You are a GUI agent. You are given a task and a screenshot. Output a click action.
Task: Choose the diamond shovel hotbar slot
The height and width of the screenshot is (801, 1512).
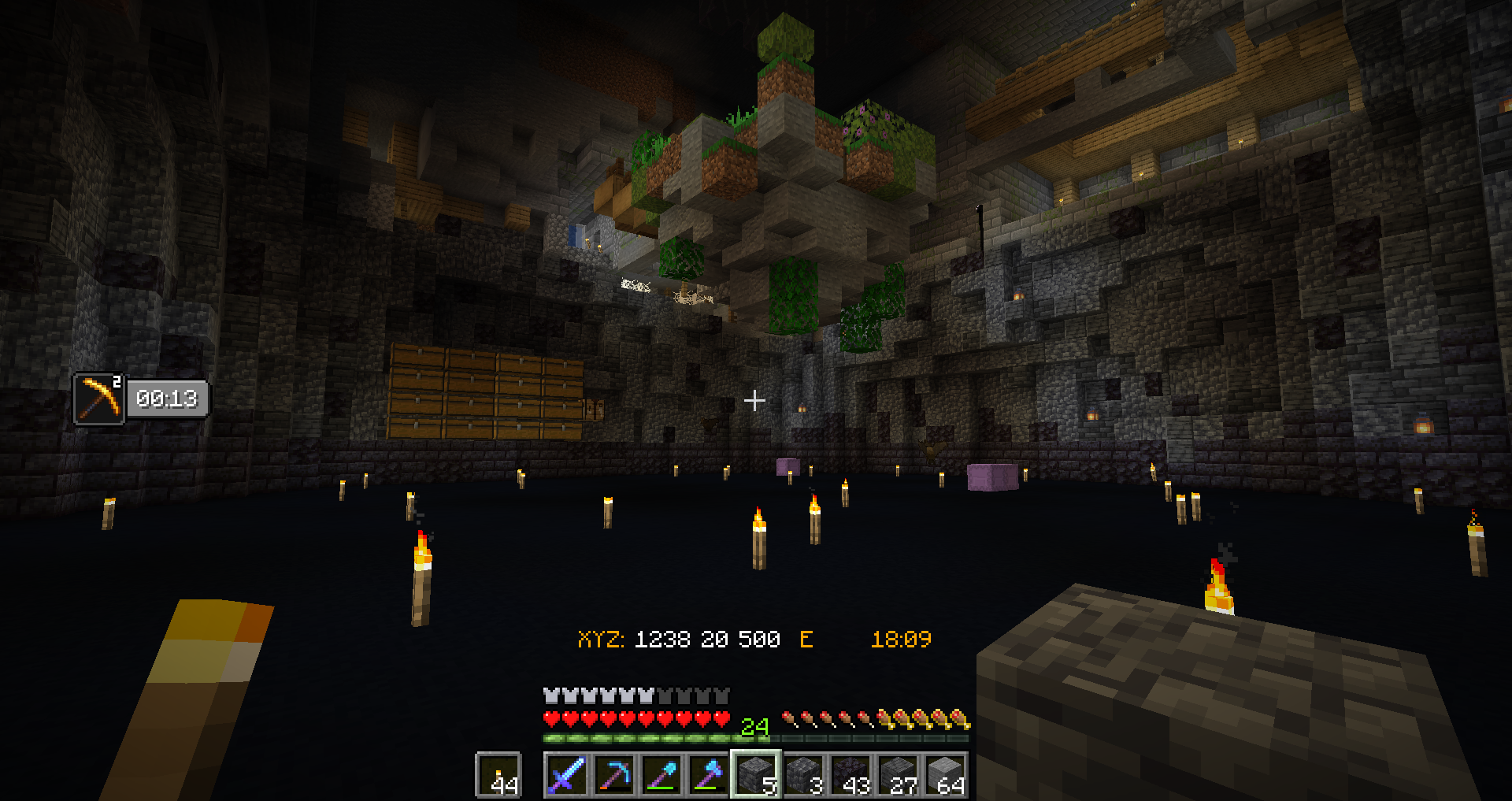[661, 775]
